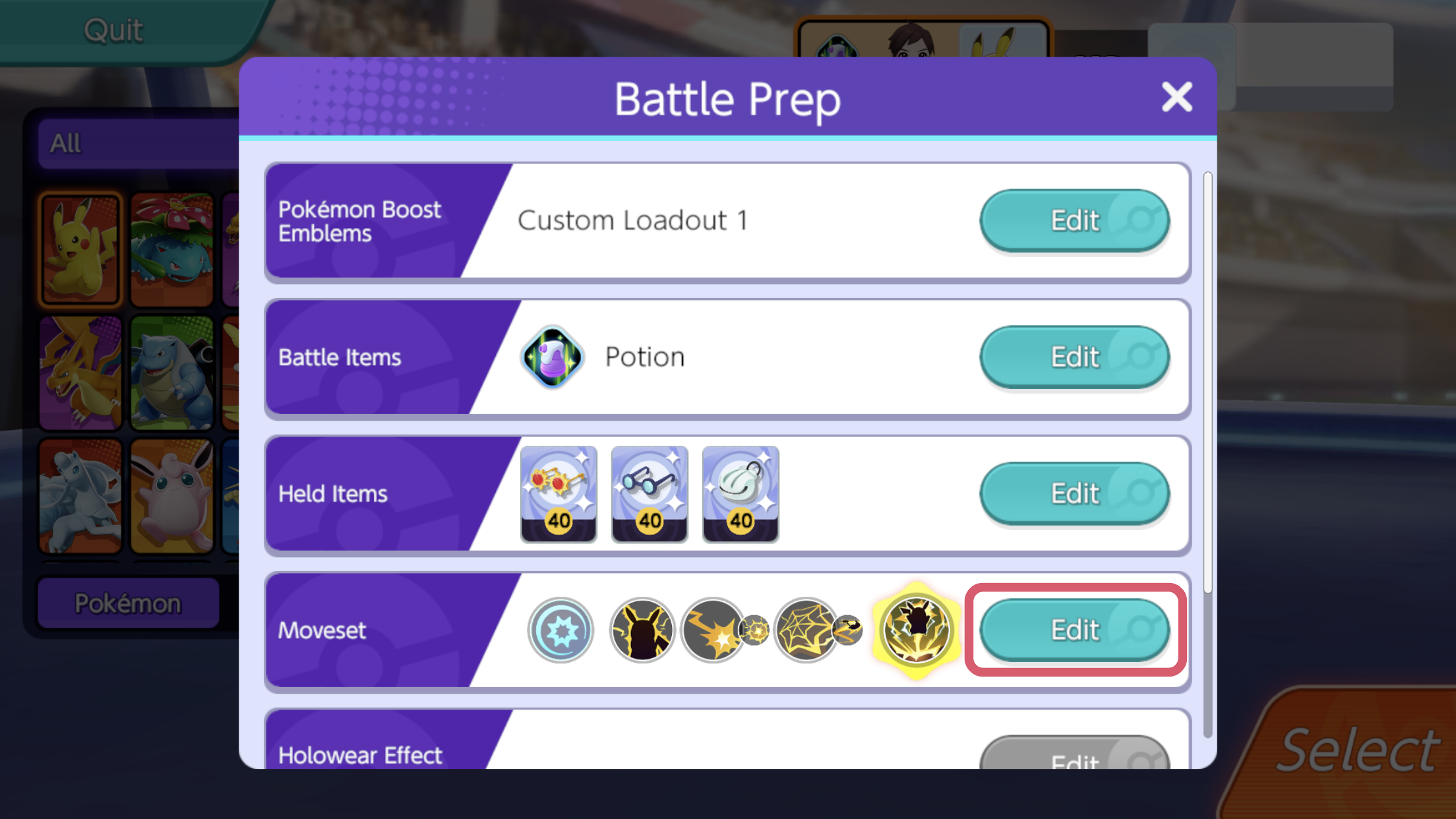Select the basic attack icon in Moveset row
Screen dimensions: 1456x819
click(561, 630)
